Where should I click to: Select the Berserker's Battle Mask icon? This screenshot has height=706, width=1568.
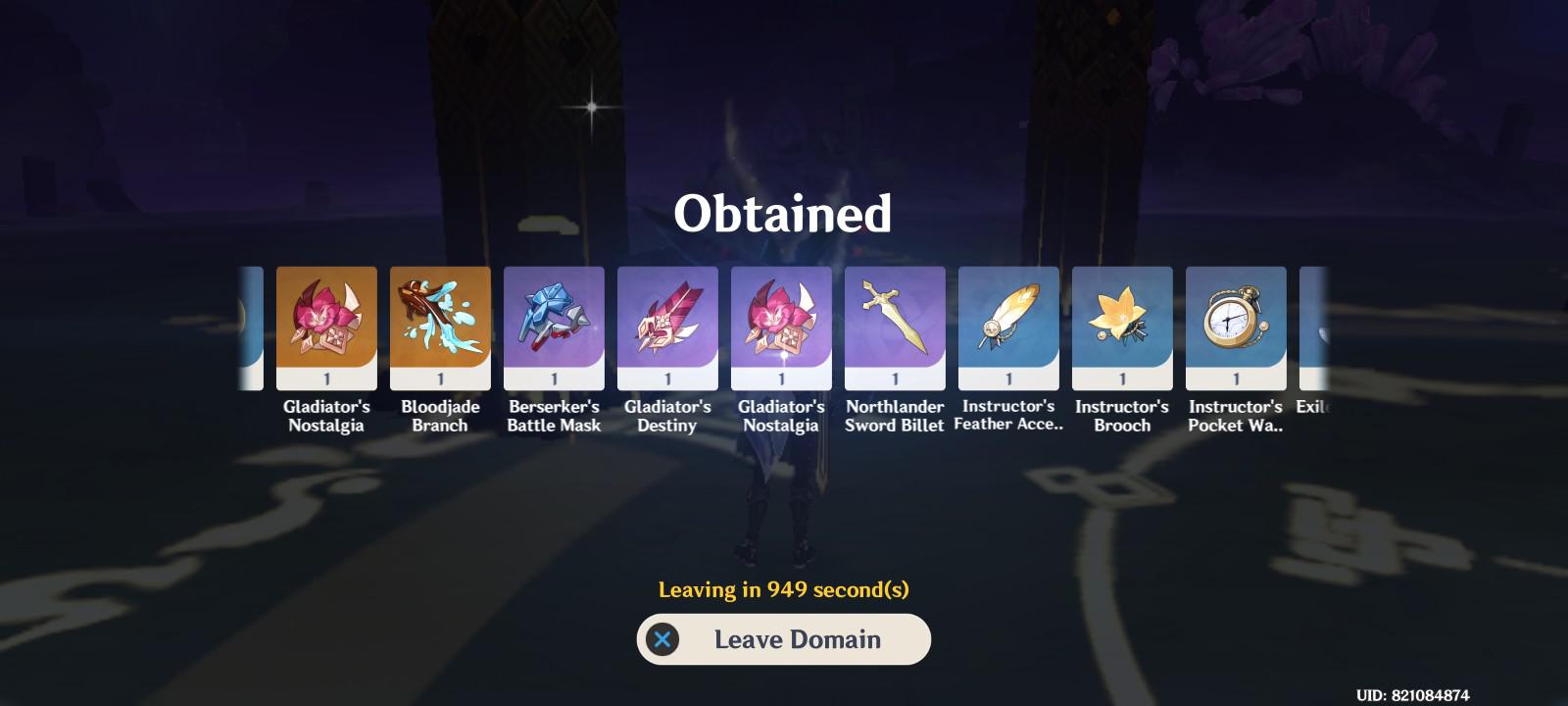coord(553,324)
